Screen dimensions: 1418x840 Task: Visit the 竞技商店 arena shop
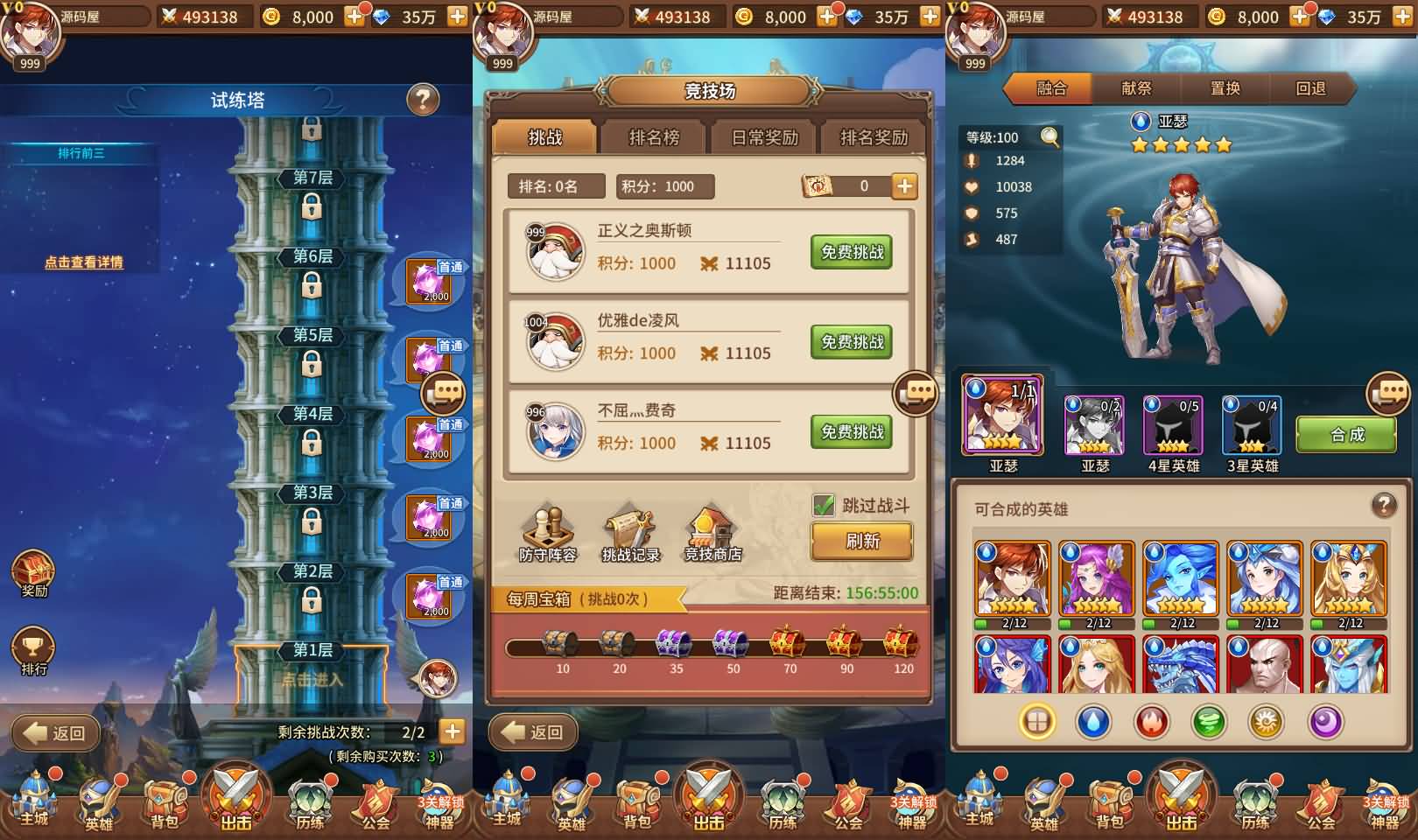click(x=713, y=534)
